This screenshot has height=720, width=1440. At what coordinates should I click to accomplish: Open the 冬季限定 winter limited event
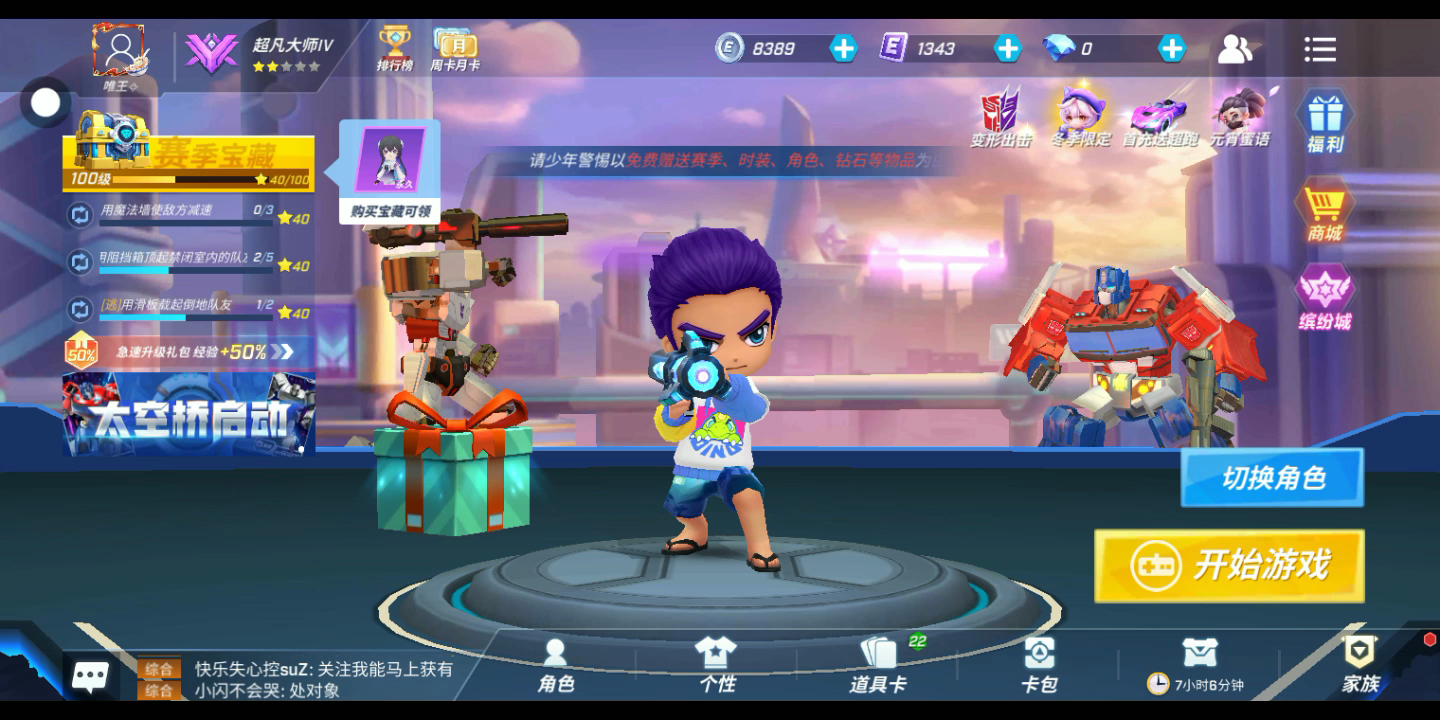[1081, 117]
